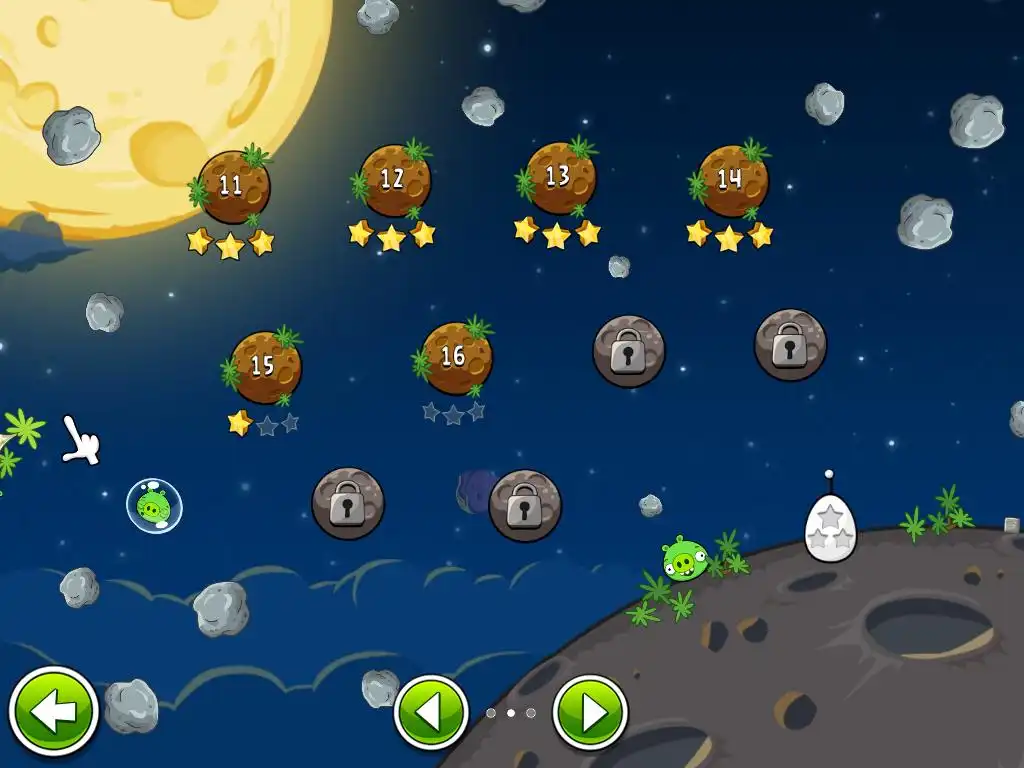
Task: Play level 15 with one star
Action: click(x=265, y=367)
